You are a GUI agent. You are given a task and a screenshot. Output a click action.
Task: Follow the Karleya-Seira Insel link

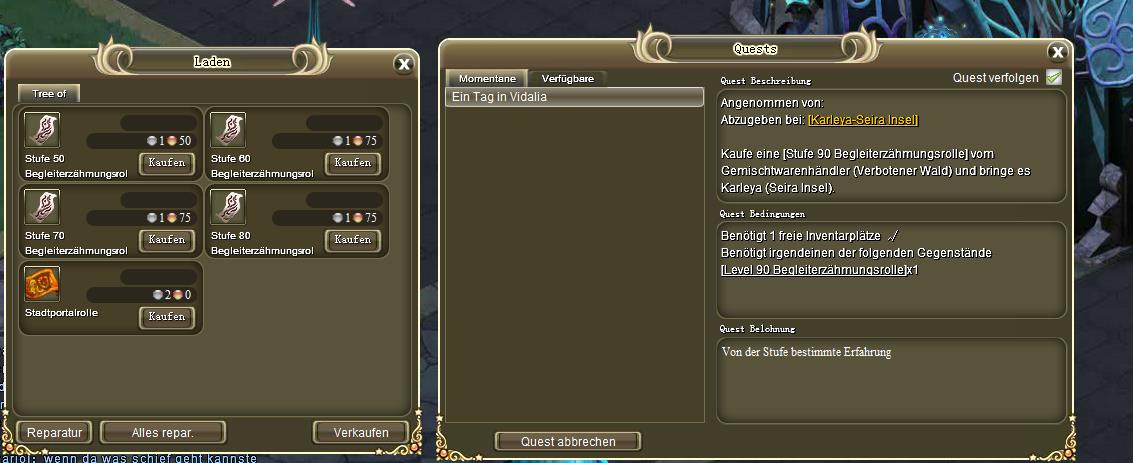pos(862,120)
